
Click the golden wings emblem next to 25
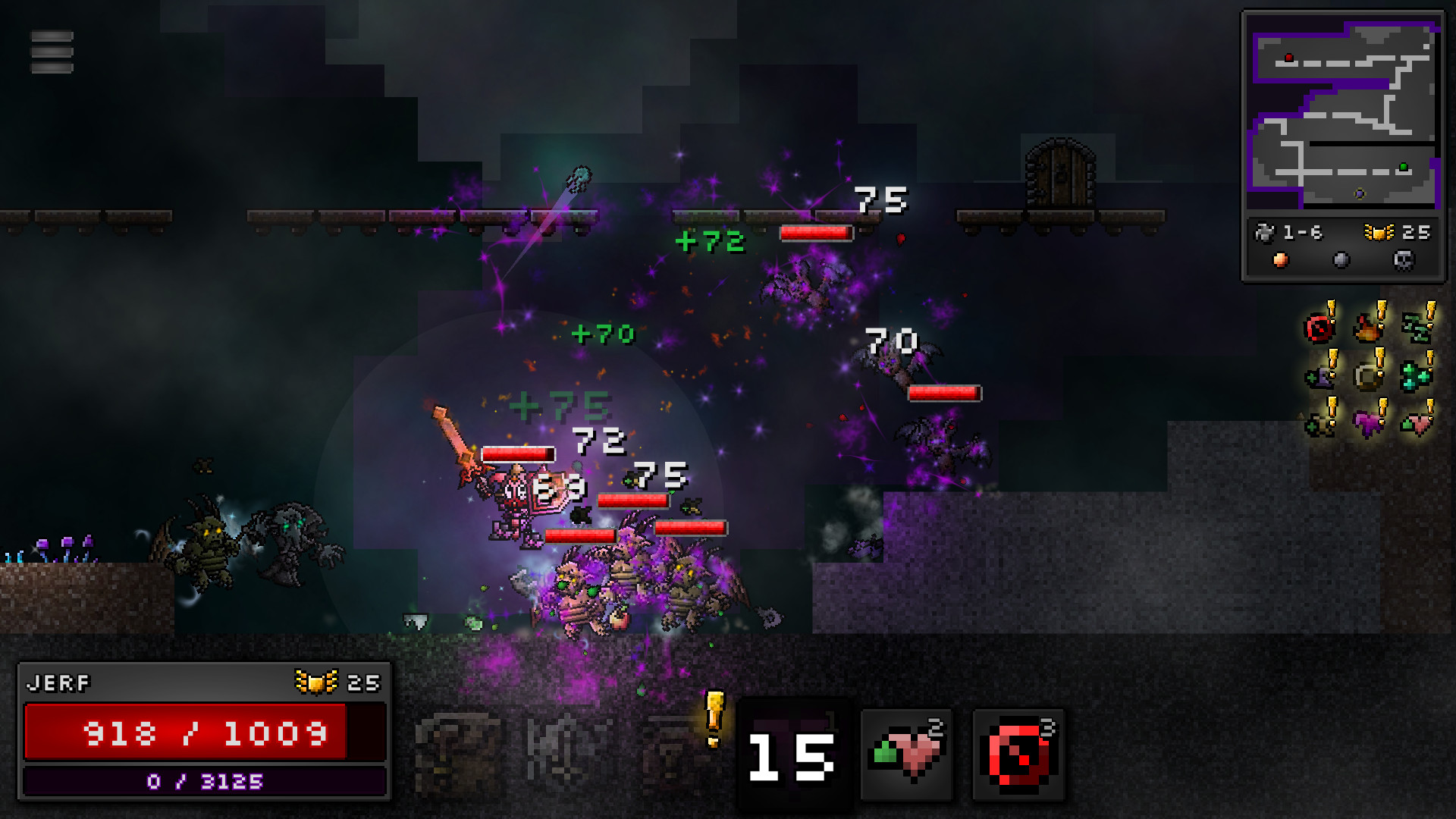click(x=1379, y=233)
